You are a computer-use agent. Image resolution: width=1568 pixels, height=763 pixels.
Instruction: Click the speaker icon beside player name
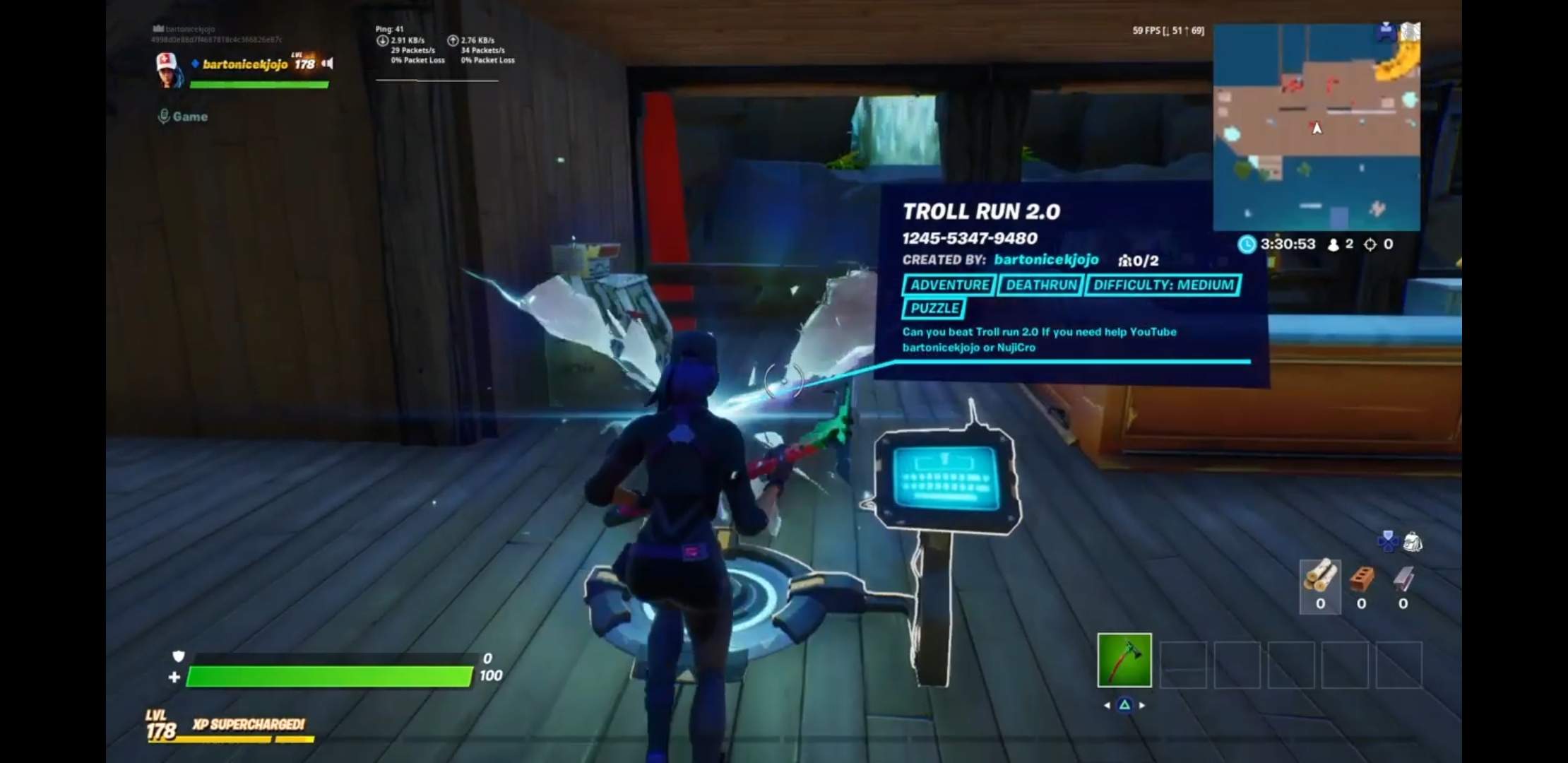327,64
